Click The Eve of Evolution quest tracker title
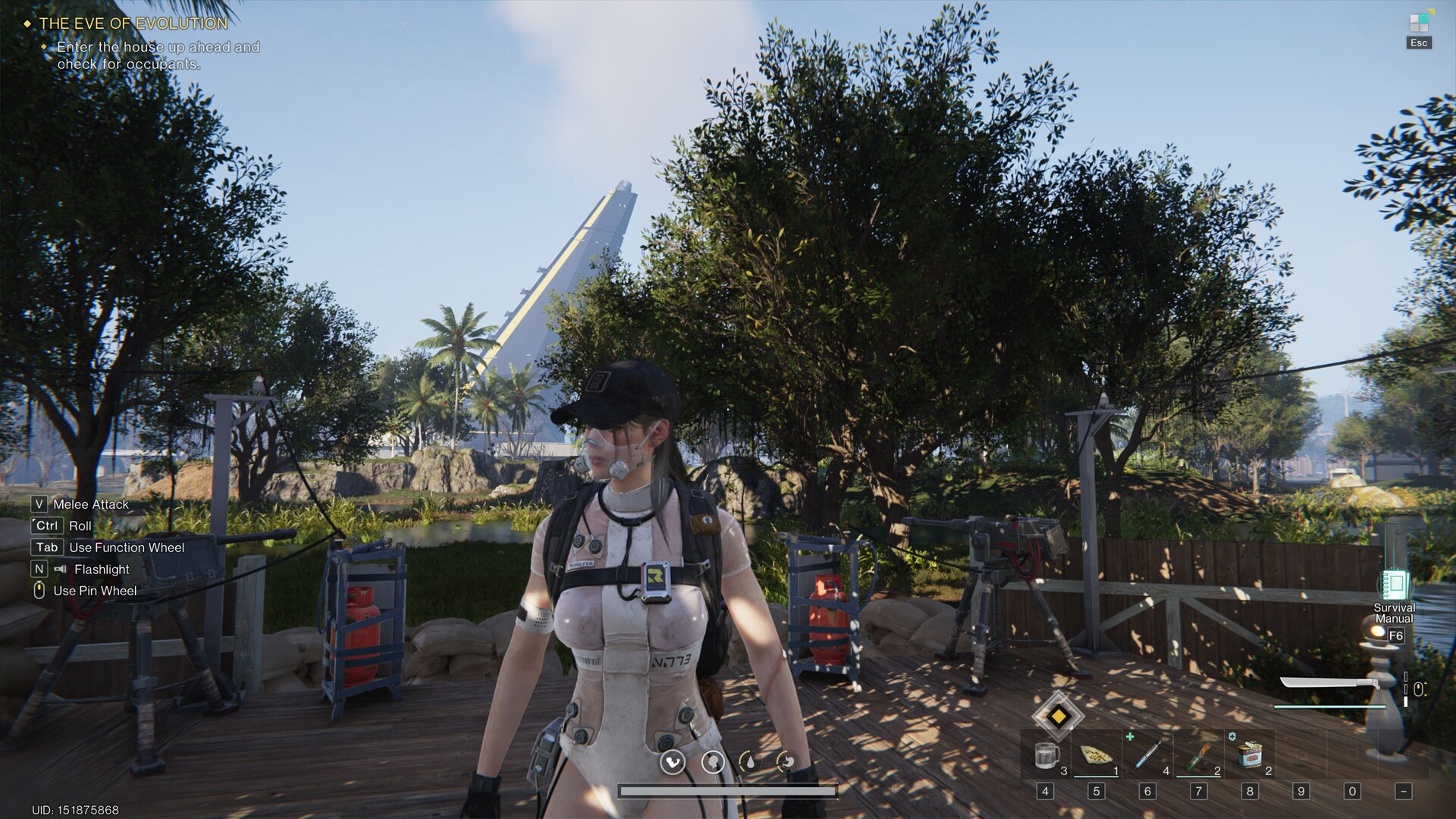 pyautogui.click(x=133, y=24)
